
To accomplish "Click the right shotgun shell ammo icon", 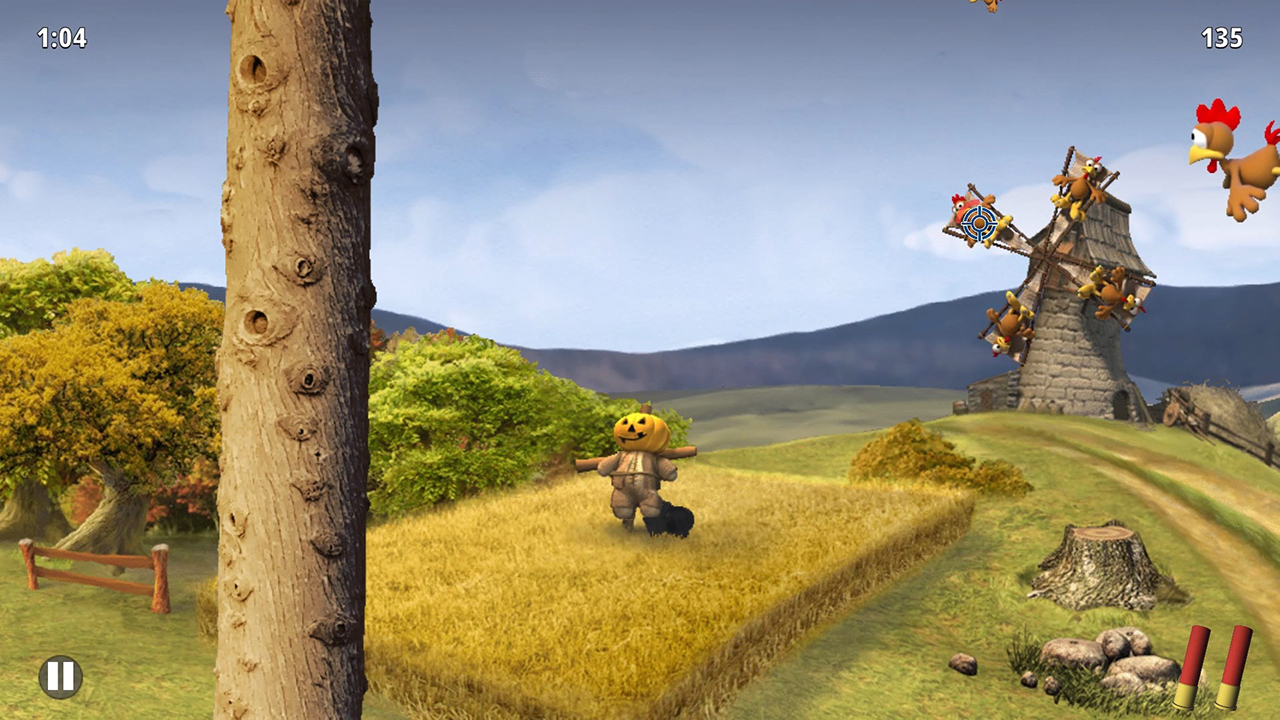I will (1232, 665).
